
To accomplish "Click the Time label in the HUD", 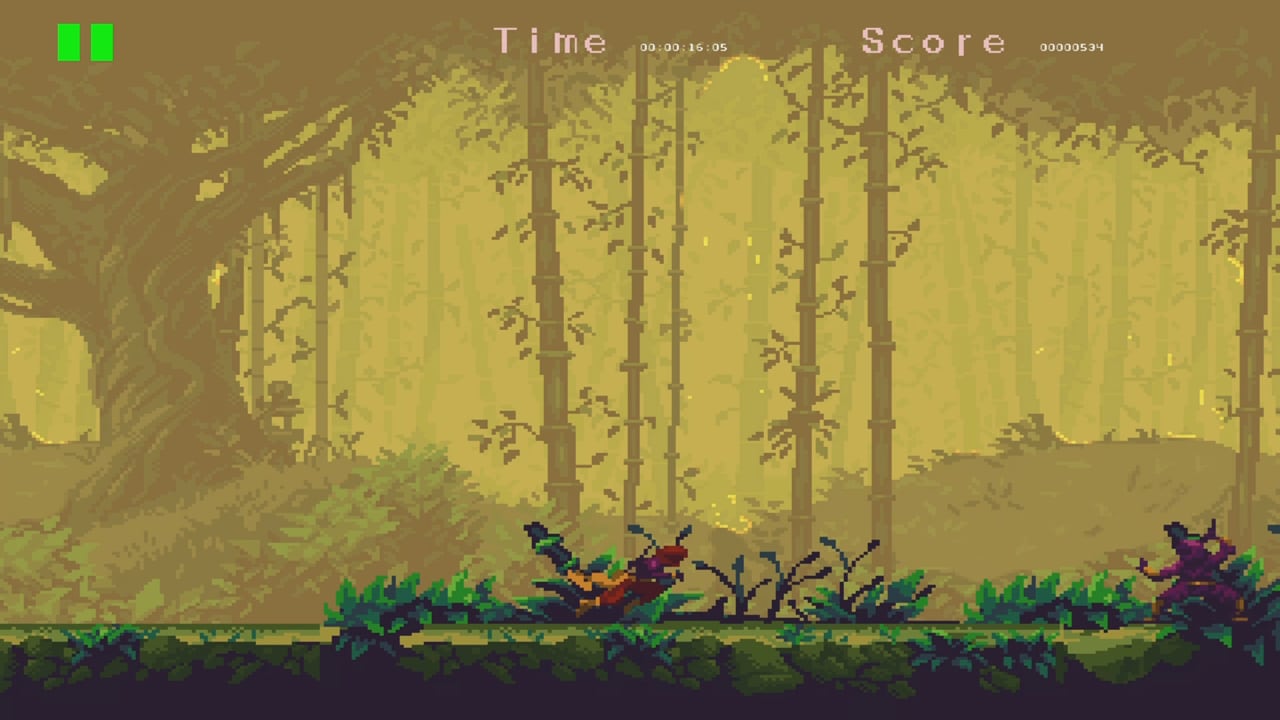I will point(550,42).
